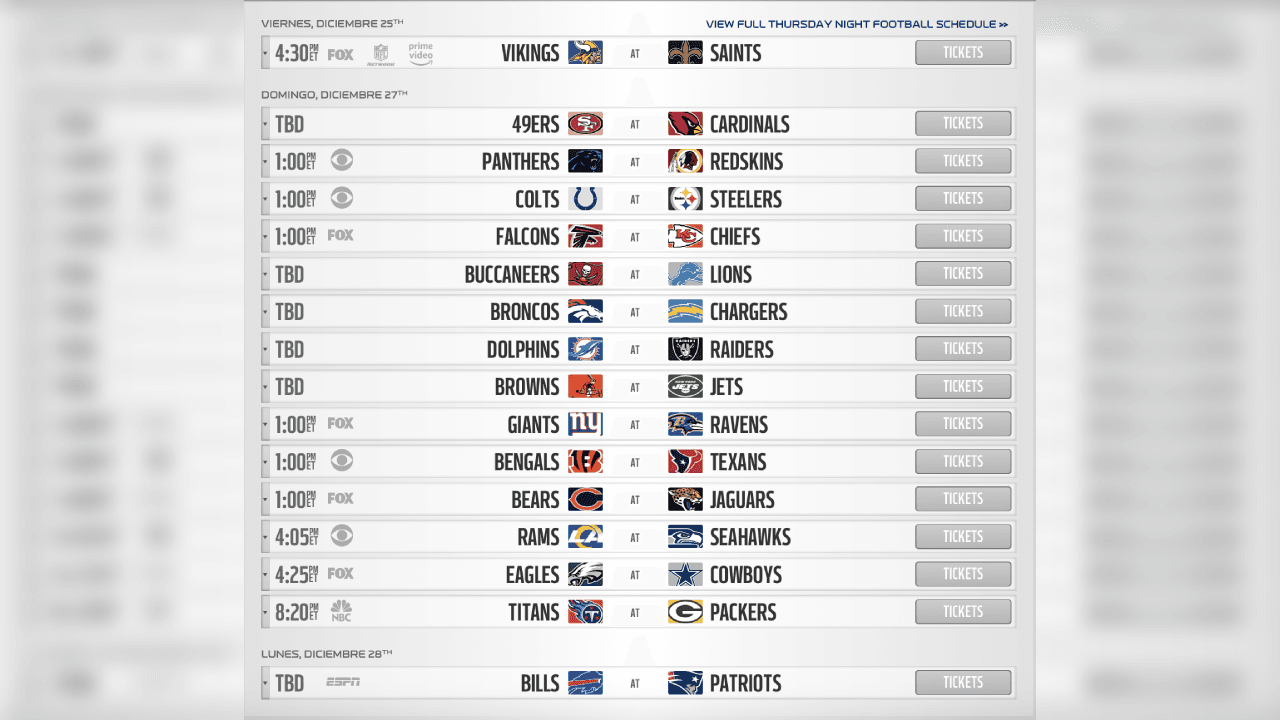
Task: Expand the Titans at Packers game details
Action: pyautogui.click(x=264, y=611)
